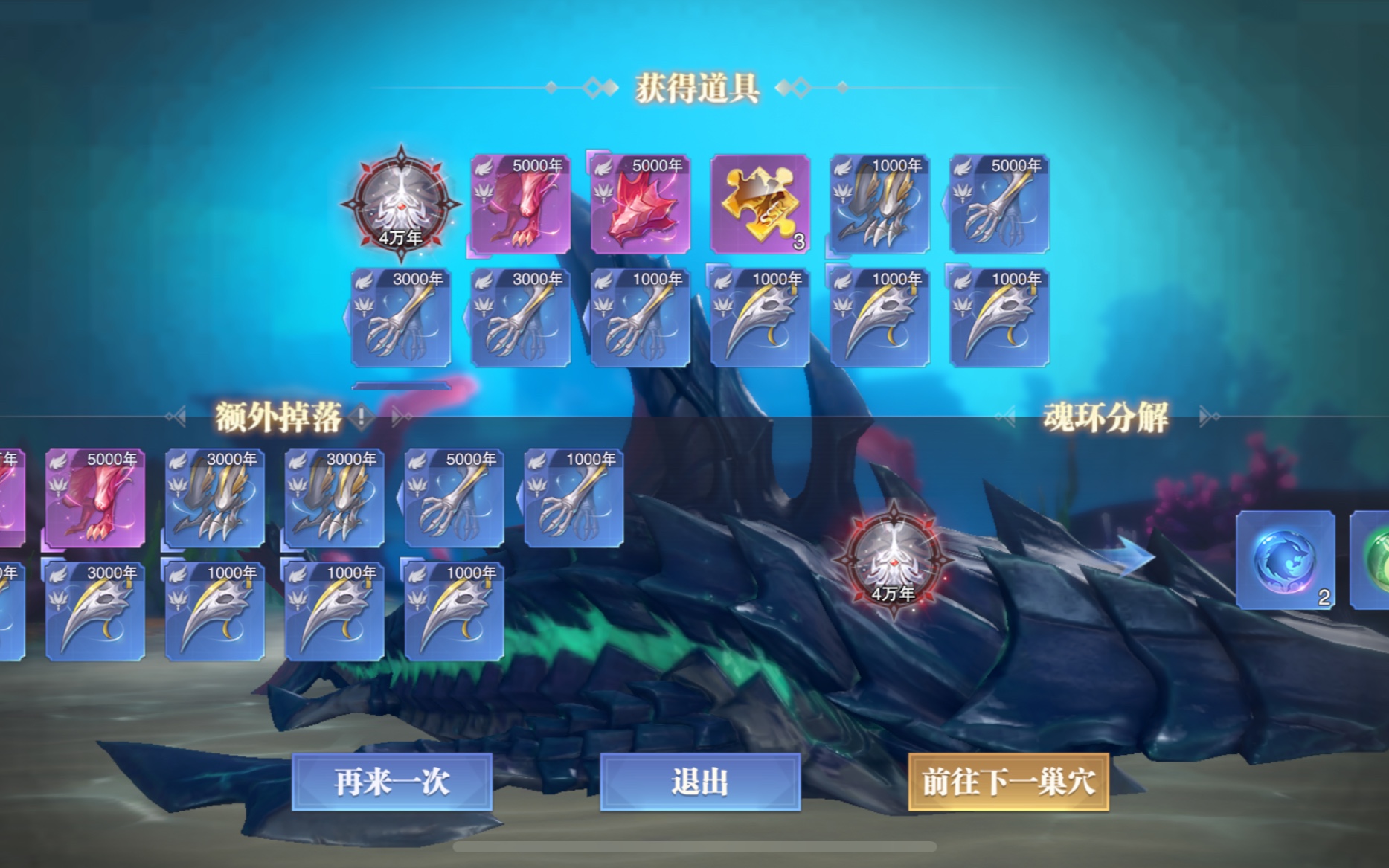Open the 额外掉落 section header
The height and width of the screenshot is (868, 1389).
pyautogui.click(x=279, y=417)
